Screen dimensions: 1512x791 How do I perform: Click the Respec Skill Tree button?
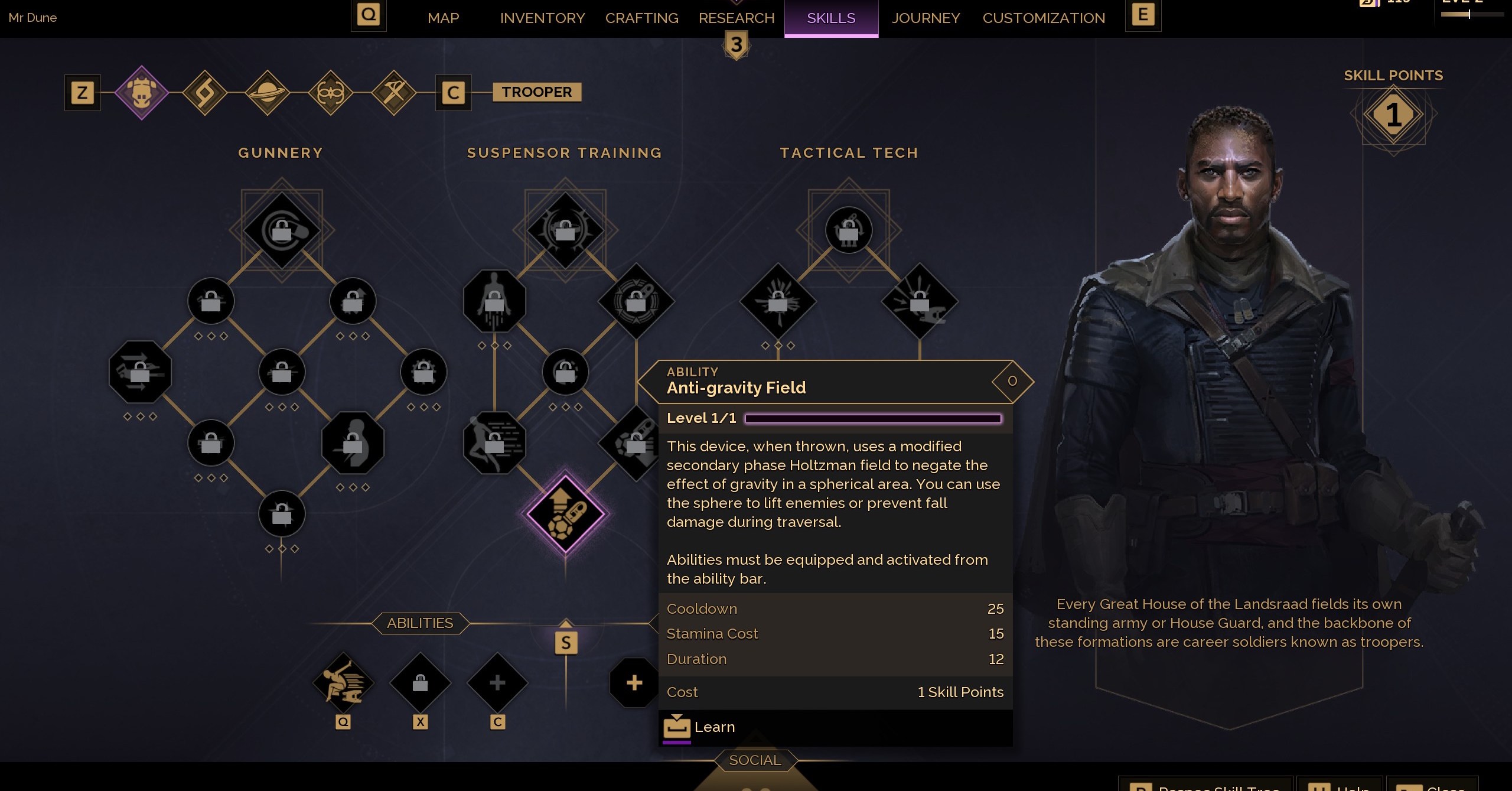click(1205, 787)
